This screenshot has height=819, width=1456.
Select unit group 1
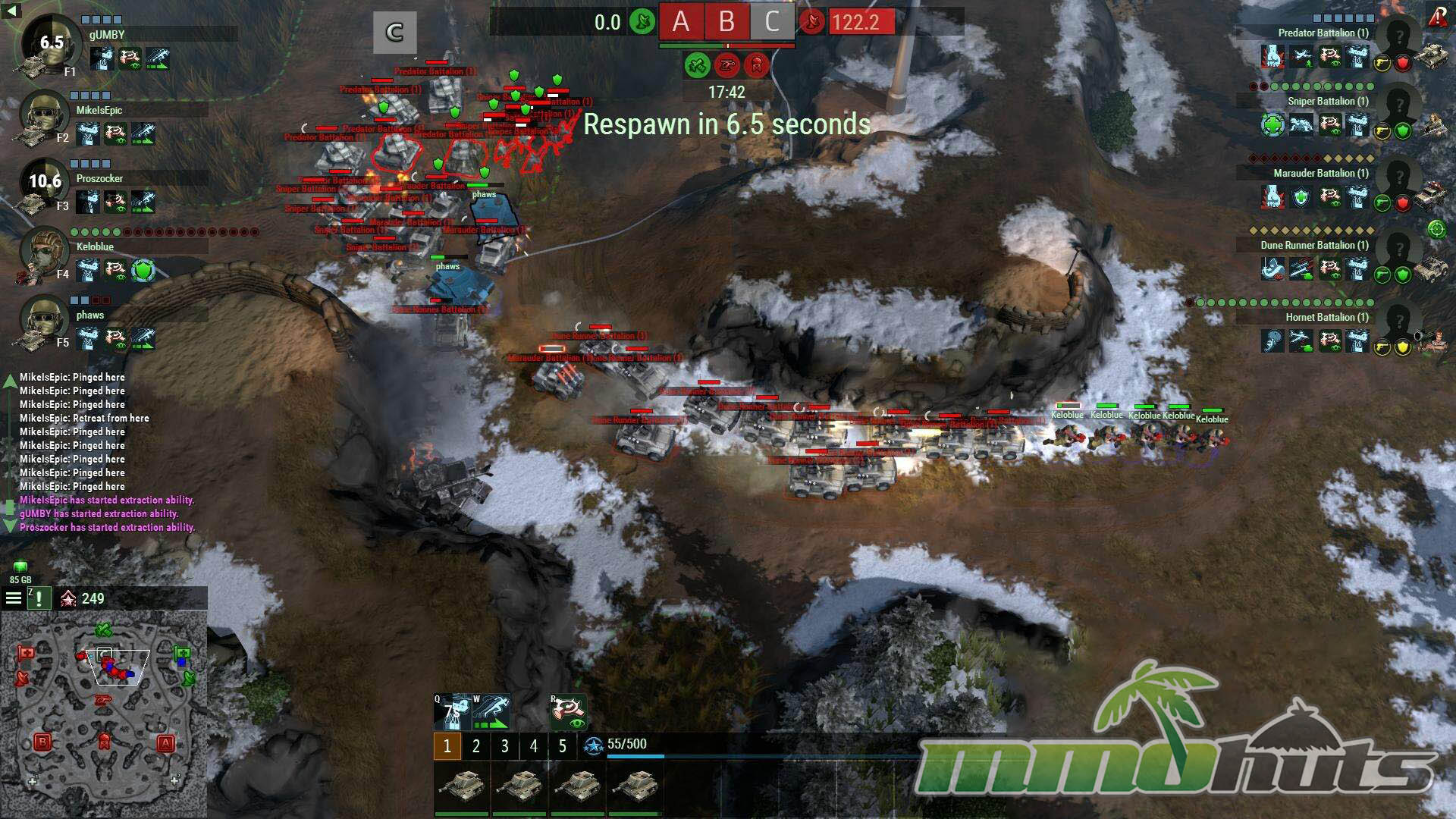(447, 746)
